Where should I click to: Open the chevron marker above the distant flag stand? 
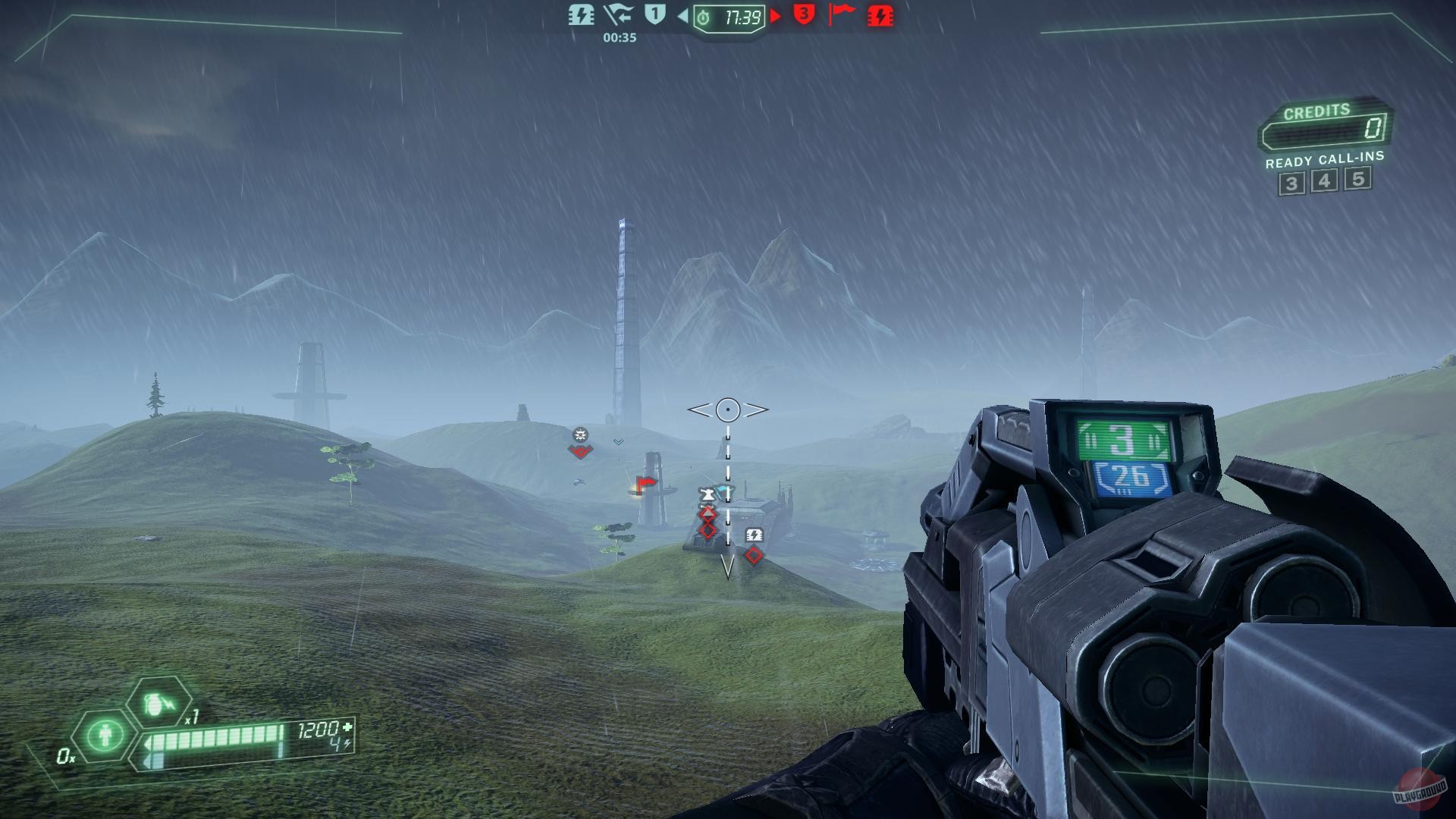618,441
